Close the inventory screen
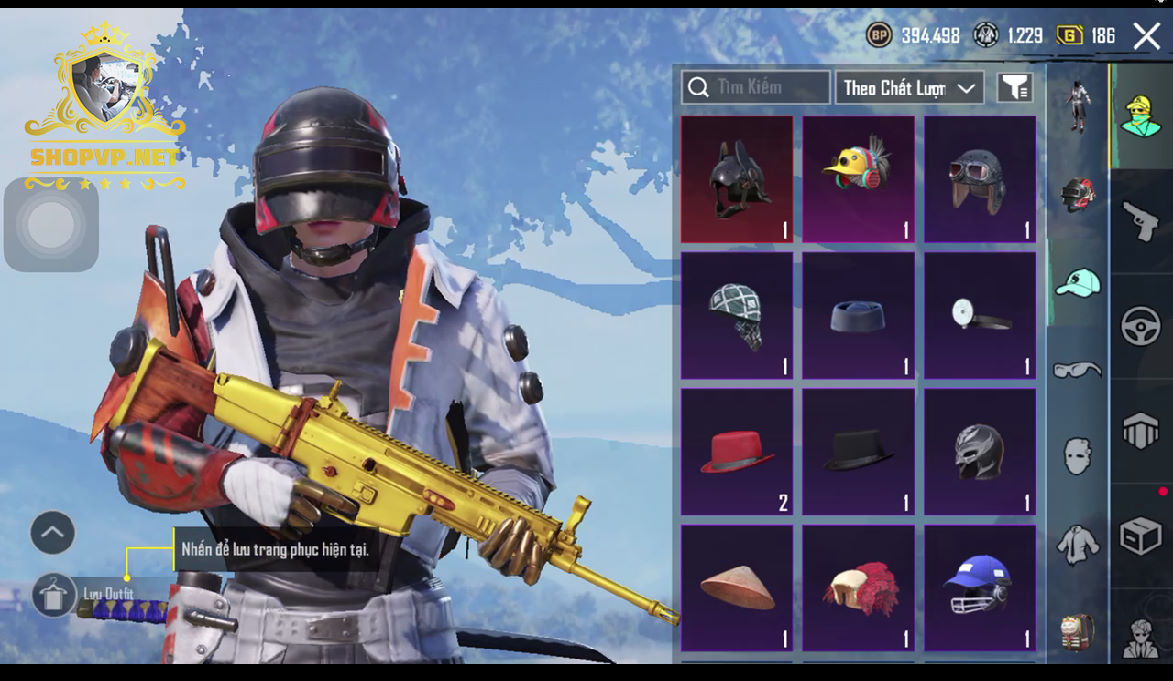This screenshot has width=1173, height=681. pyautogui.click(x=1146, y=37)
